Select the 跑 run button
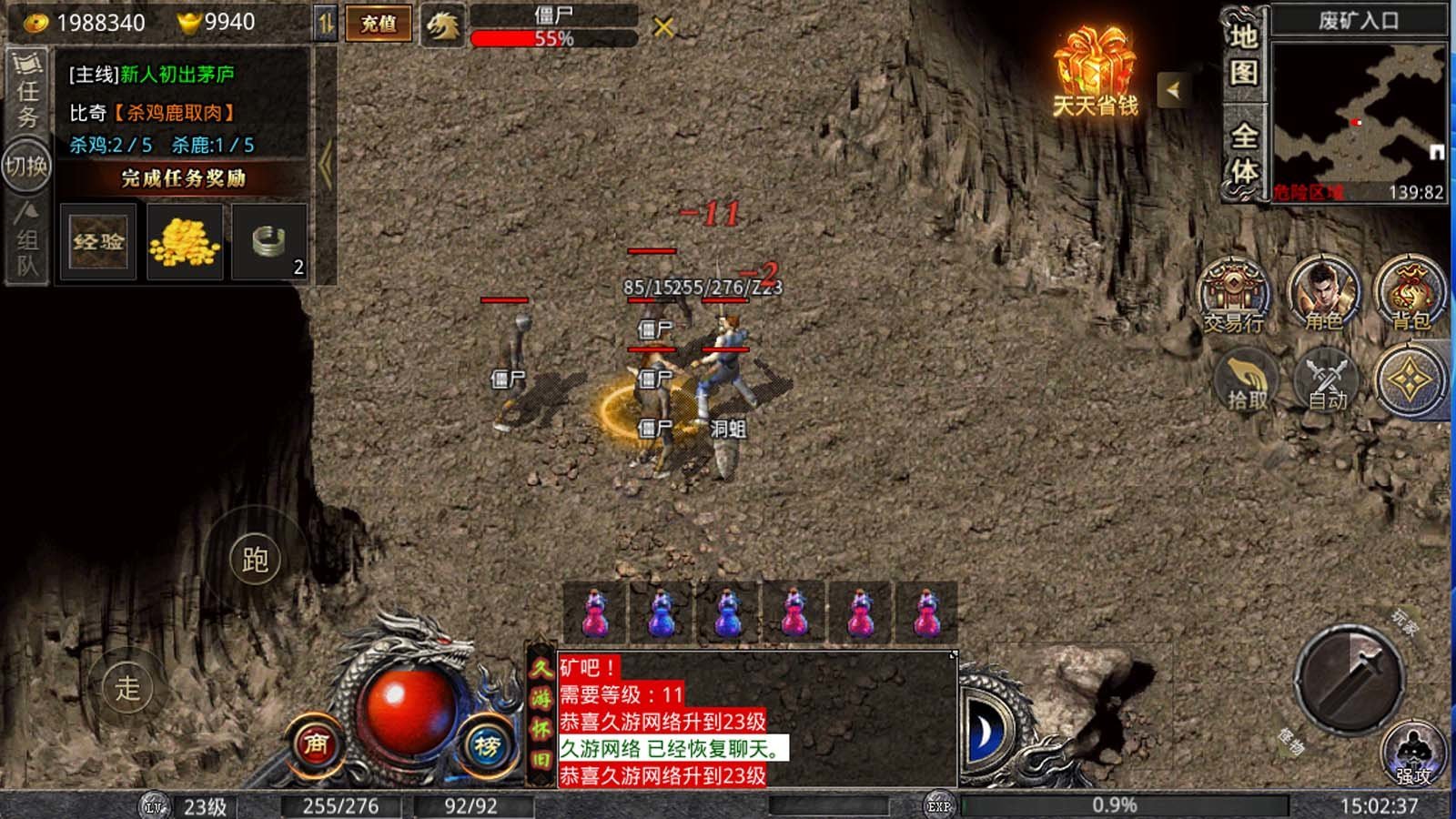Image resolution: width=1456 pixels, height=819 pixels. (256, 560)
